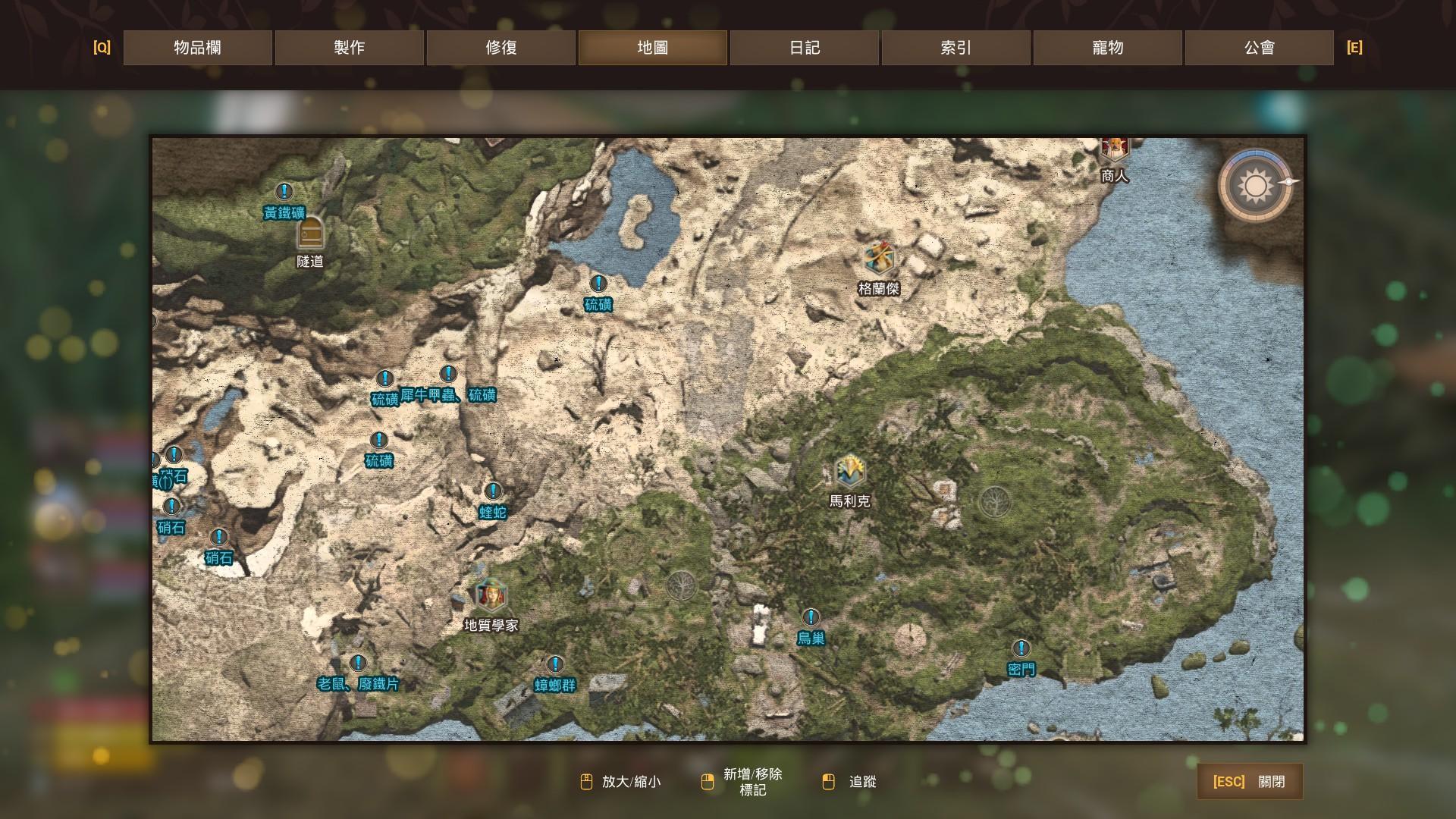Open the 製作 crafting tab

[349, 48]
